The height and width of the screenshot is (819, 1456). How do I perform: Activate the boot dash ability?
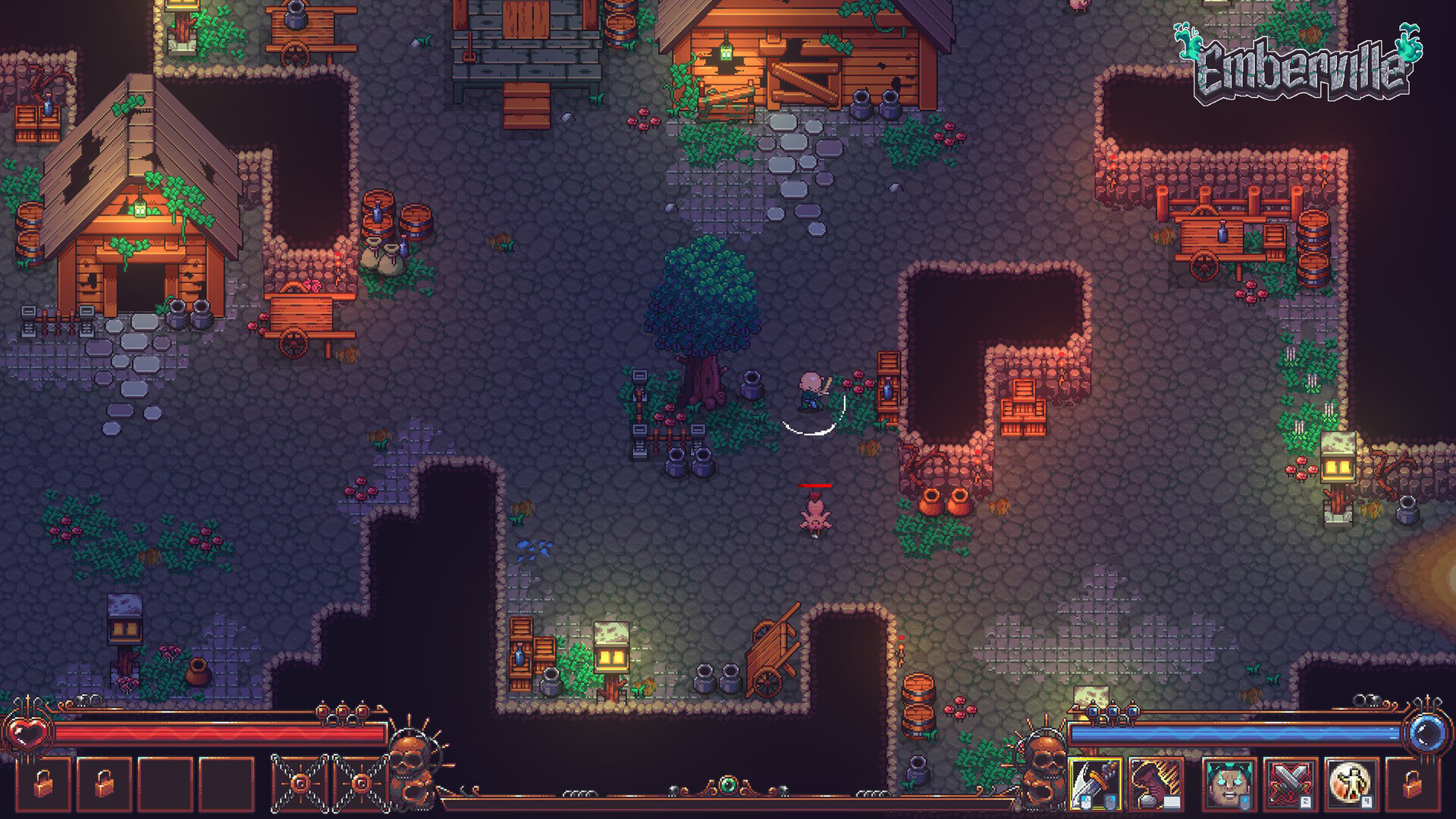(1156, 783)
